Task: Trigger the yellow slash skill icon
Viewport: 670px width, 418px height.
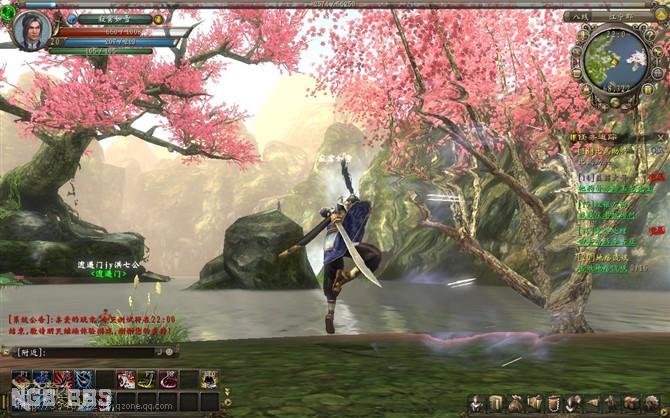Action: (147, 379)
